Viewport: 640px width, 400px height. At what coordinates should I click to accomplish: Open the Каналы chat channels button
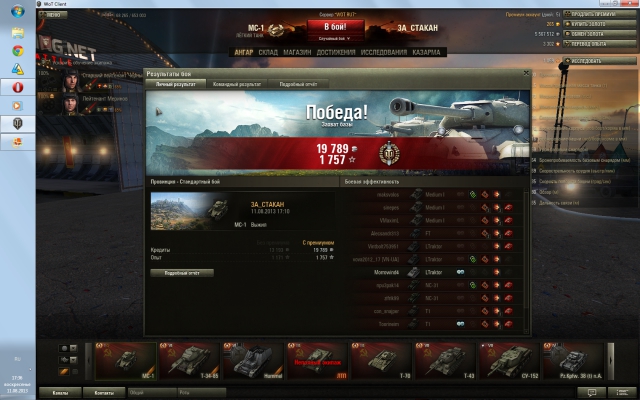coord(60,393)
